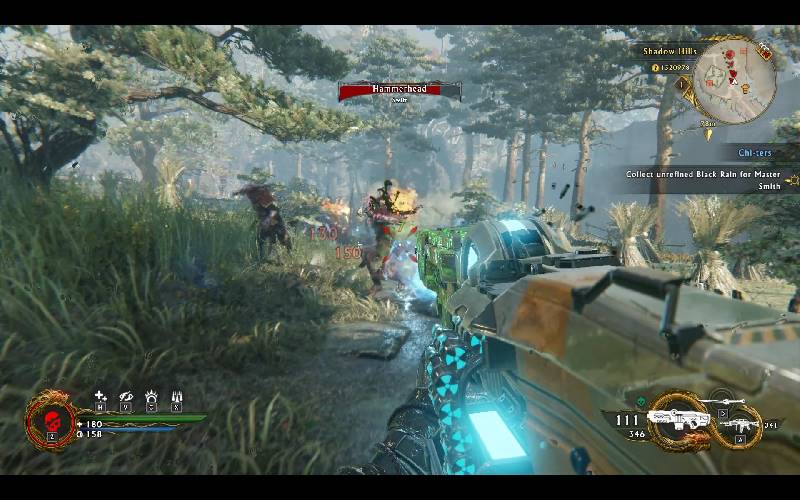Trigger the three spikes ability icon
The width and height of the screenshot is (800, 500).
click(x=177, y=396)
